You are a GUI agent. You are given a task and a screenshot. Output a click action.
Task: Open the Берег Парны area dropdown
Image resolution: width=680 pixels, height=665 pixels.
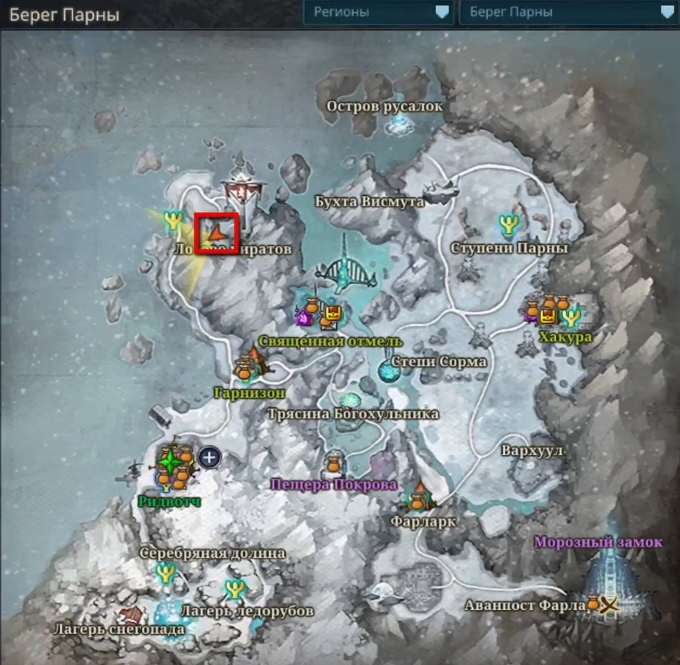pyautogui.click(x=565, y=12)
